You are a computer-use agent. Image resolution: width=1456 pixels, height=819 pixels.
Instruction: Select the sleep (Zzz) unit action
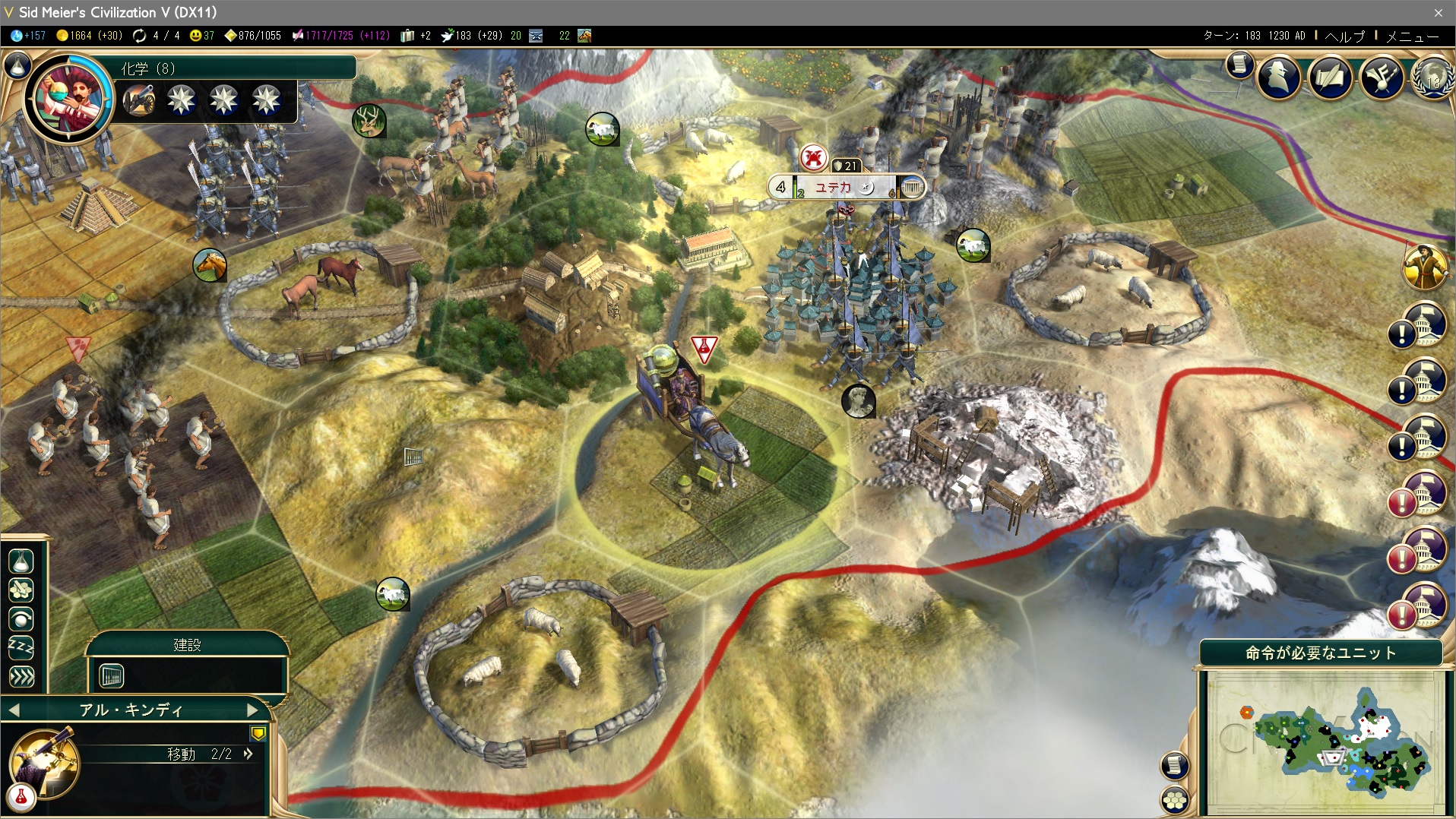(x=21, y=647)
